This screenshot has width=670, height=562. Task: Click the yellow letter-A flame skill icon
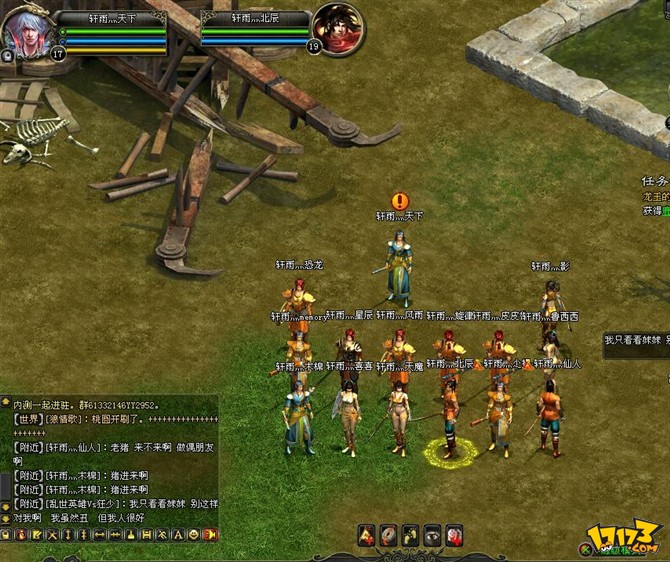[366, 535]
